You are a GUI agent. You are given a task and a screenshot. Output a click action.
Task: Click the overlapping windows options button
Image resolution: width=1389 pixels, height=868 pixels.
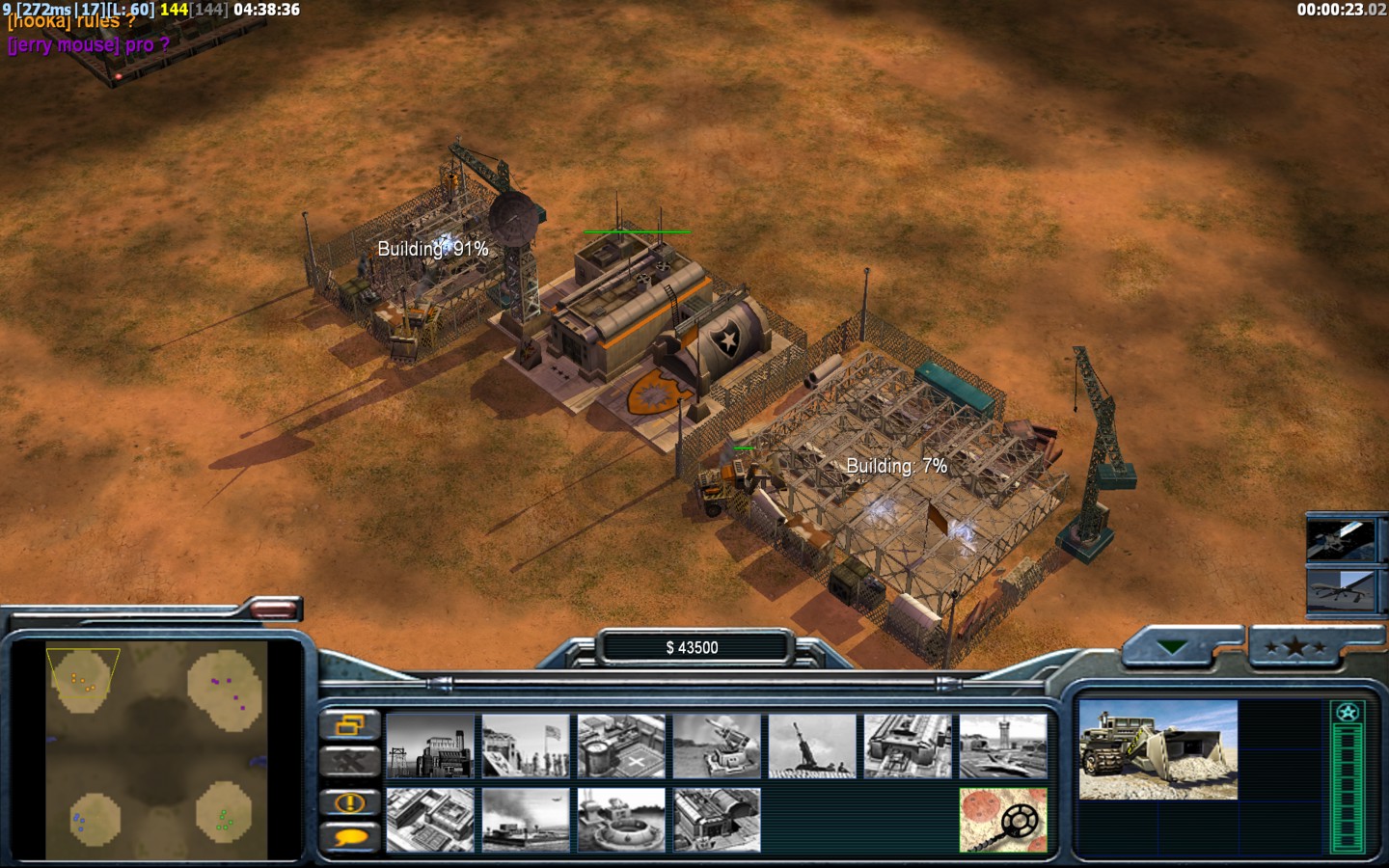[349, 724]
